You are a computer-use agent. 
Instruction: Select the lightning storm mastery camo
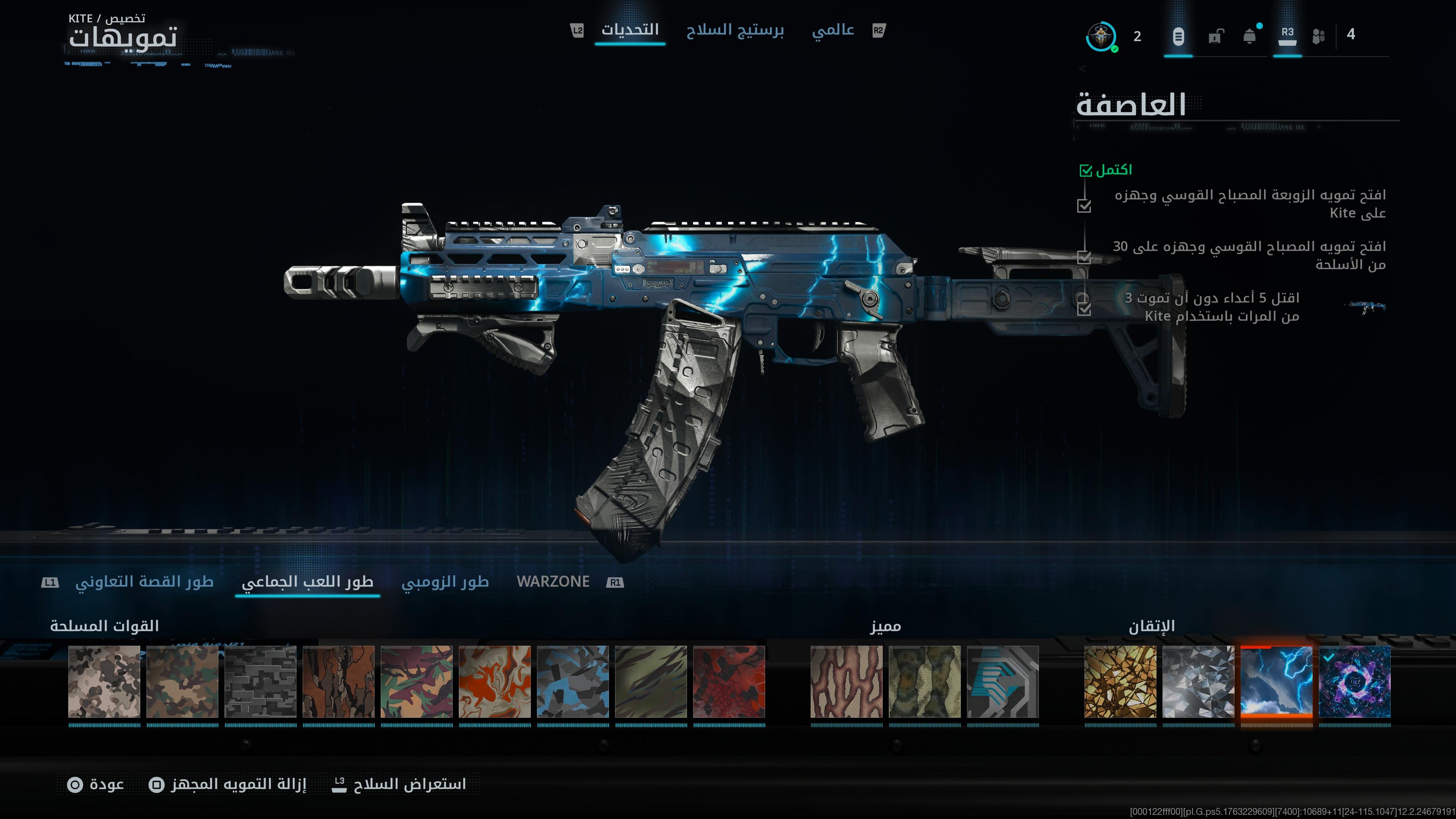point(1276,682)
